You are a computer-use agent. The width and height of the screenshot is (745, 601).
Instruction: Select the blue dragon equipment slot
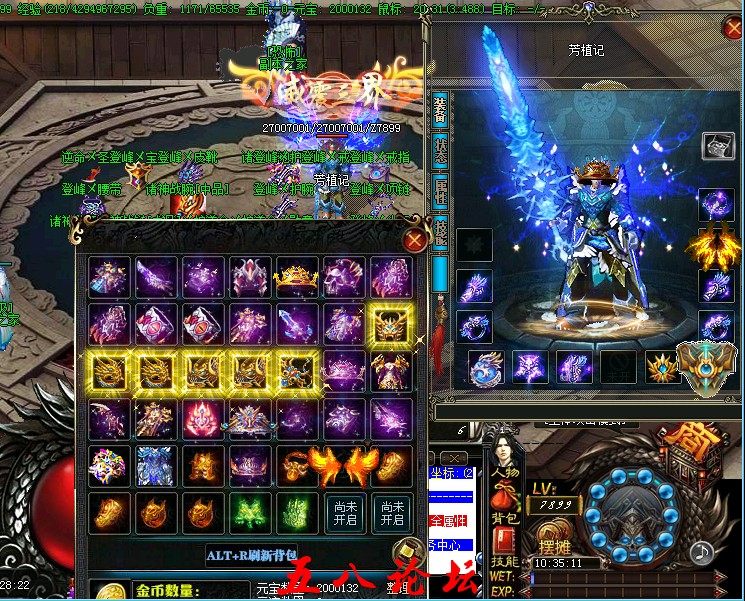click(486, 366)
